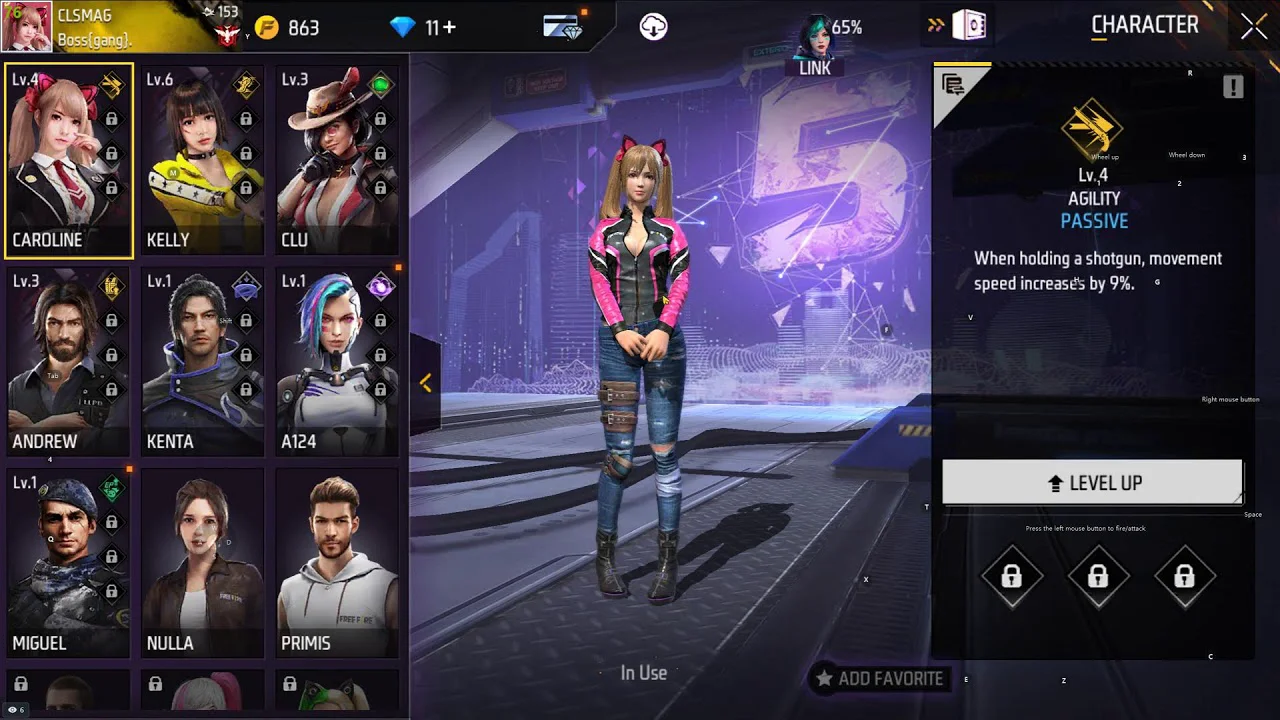The height and width of the screenshot is (720, 1280).
Task: Collapse the character list with the orange arrow
Action: pyautogui.click(x=425, y=383)
